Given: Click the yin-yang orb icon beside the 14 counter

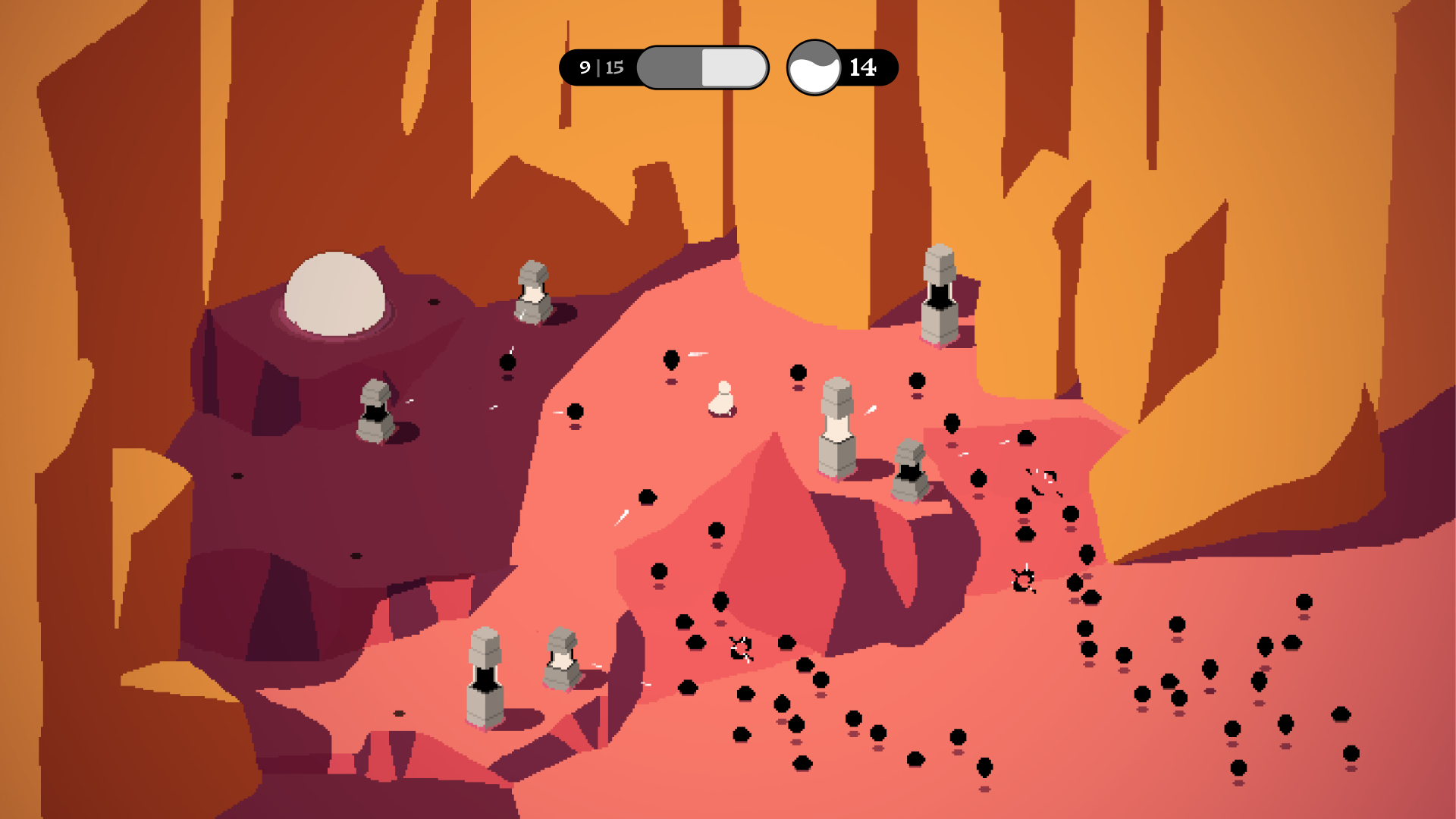Looking at the screenshot, I should point(814,67).
